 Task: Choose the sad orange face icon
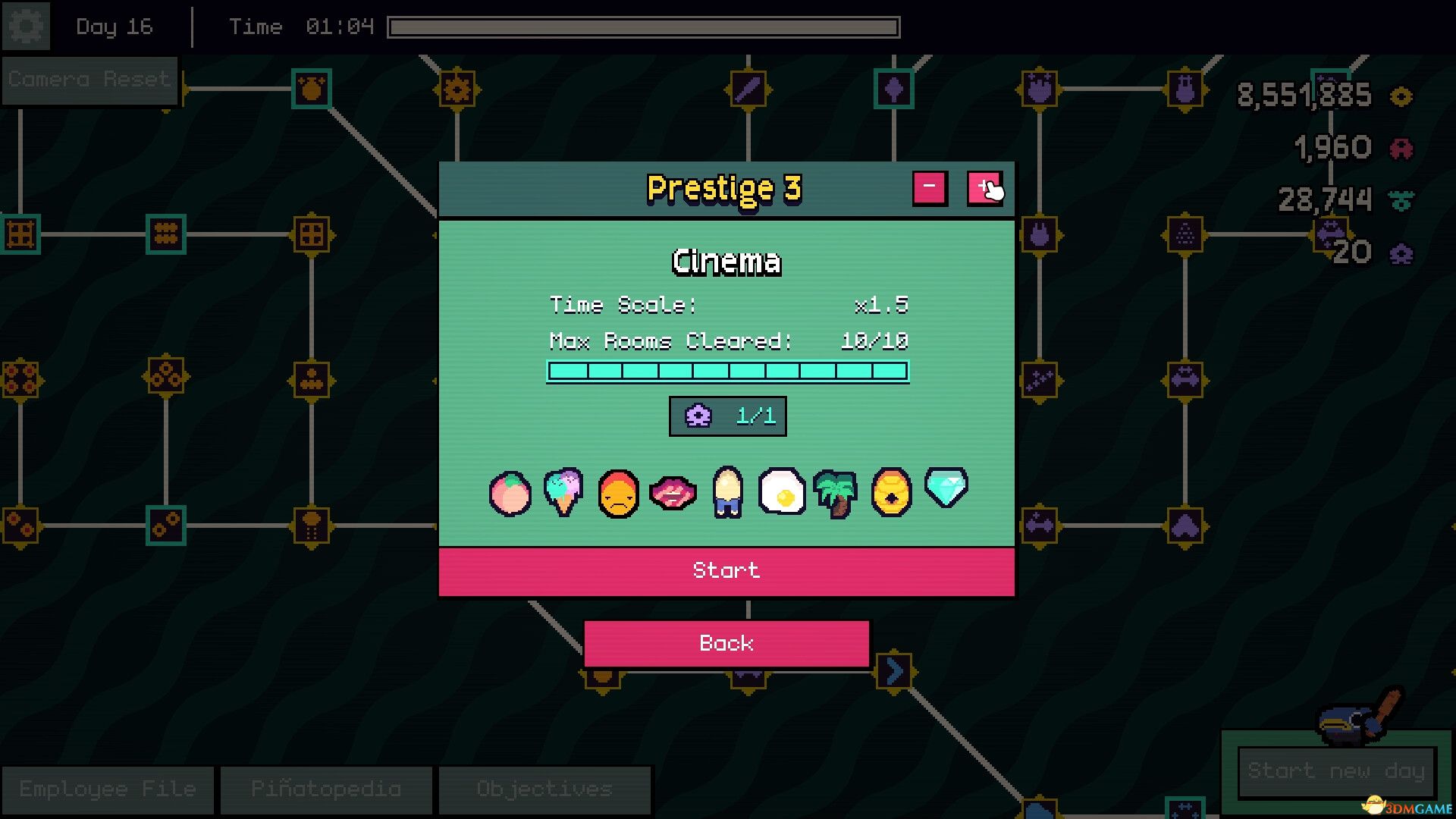click(618, 494)
